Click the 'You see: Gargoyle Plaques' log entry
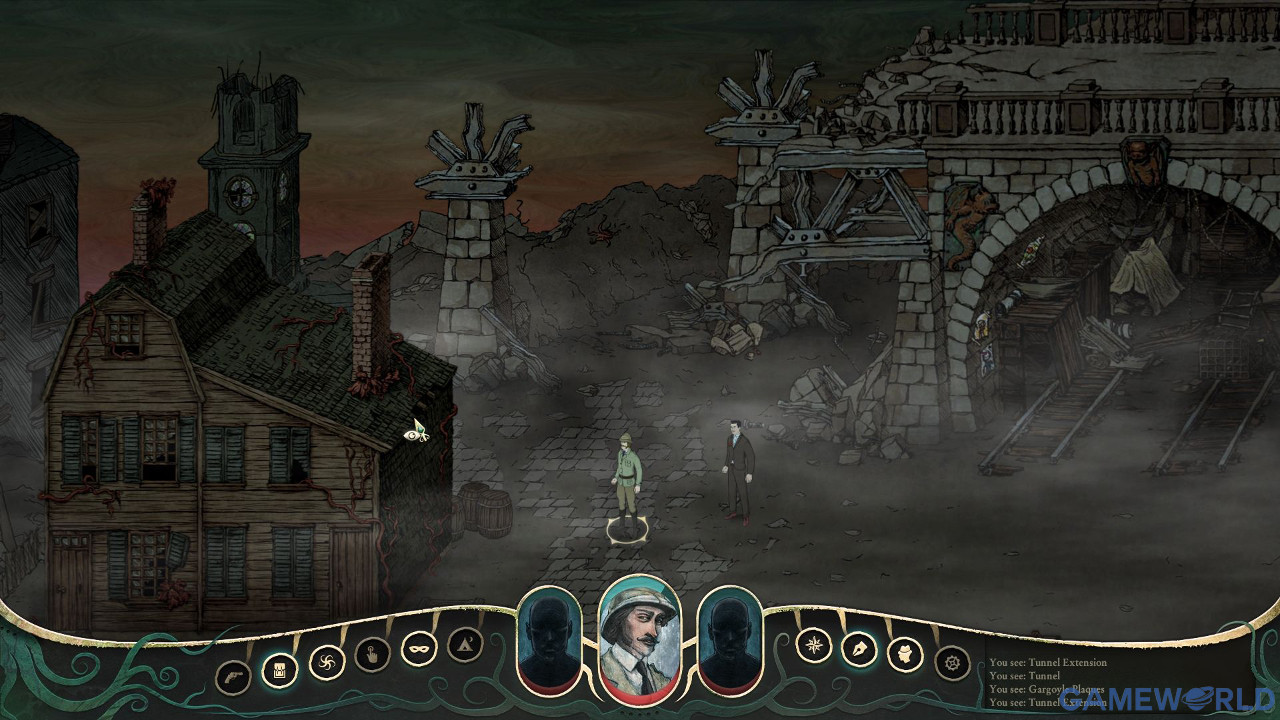1280x720 pixels. [1050, 689]
